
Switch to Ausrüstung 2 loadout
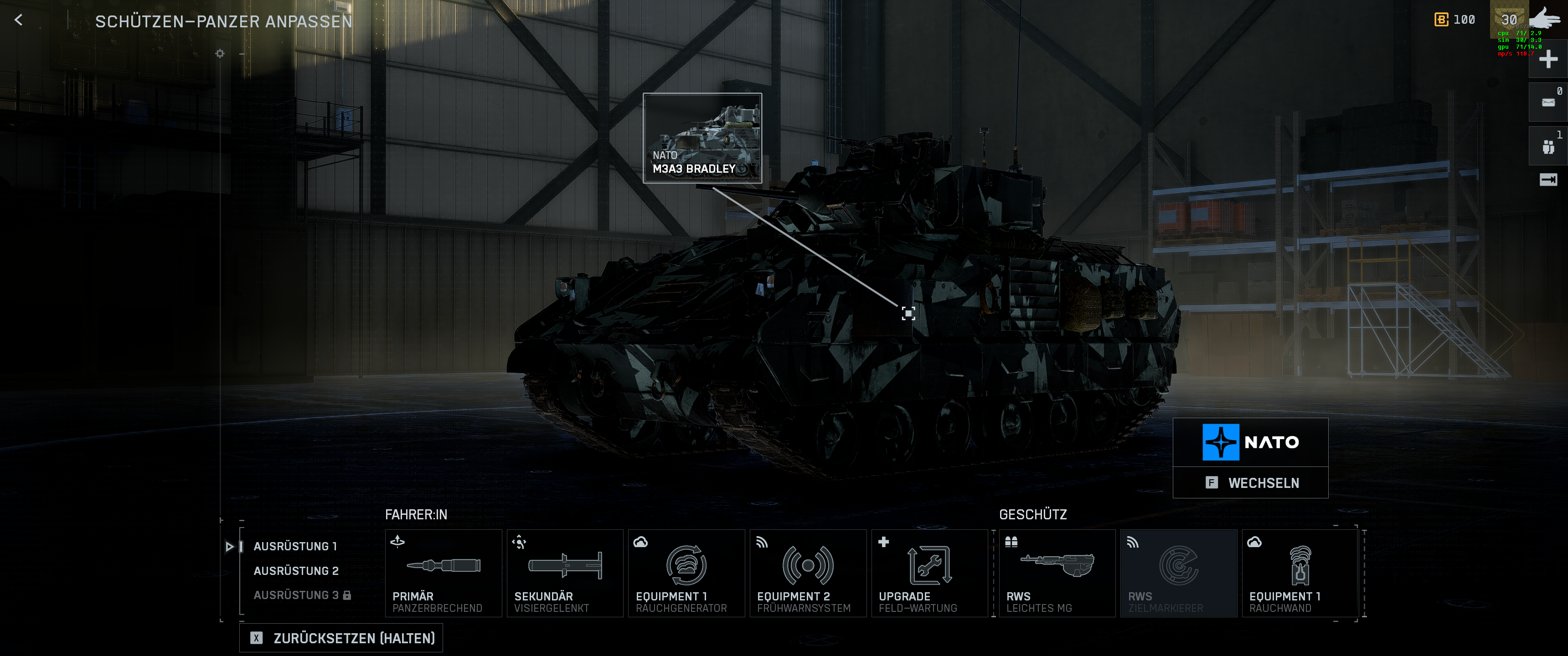[x=296, y=570]
